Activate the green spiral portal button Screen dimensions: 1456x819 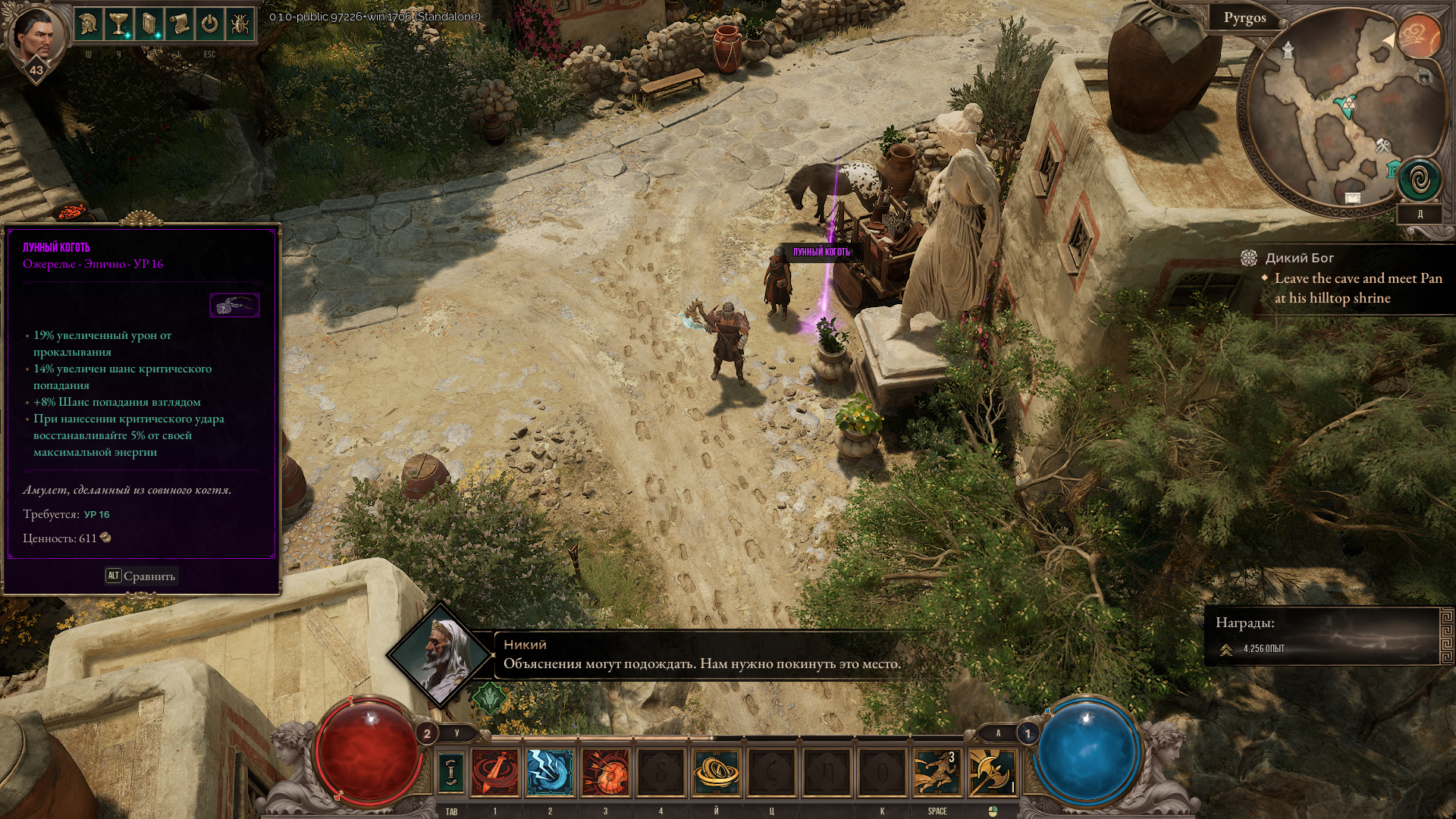1419,180
